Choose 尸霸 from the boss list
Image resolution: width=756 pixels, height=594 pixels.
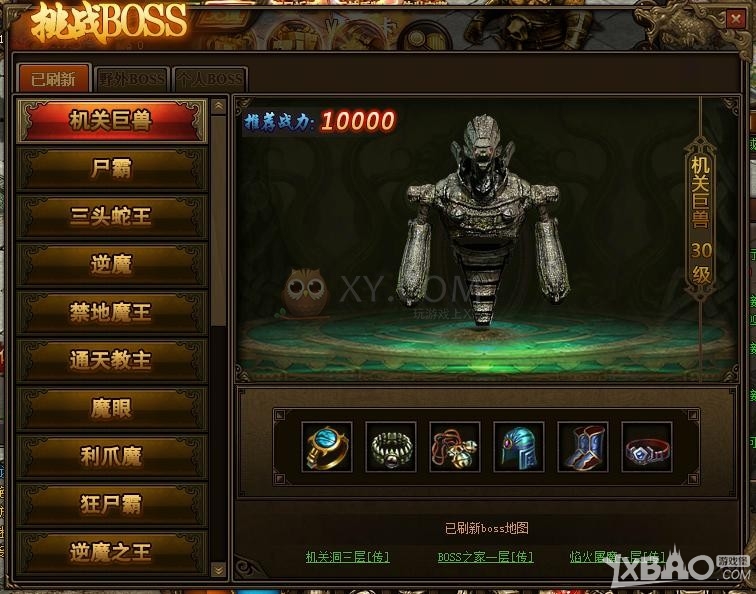pyautogui.click(x=111, y=169)
